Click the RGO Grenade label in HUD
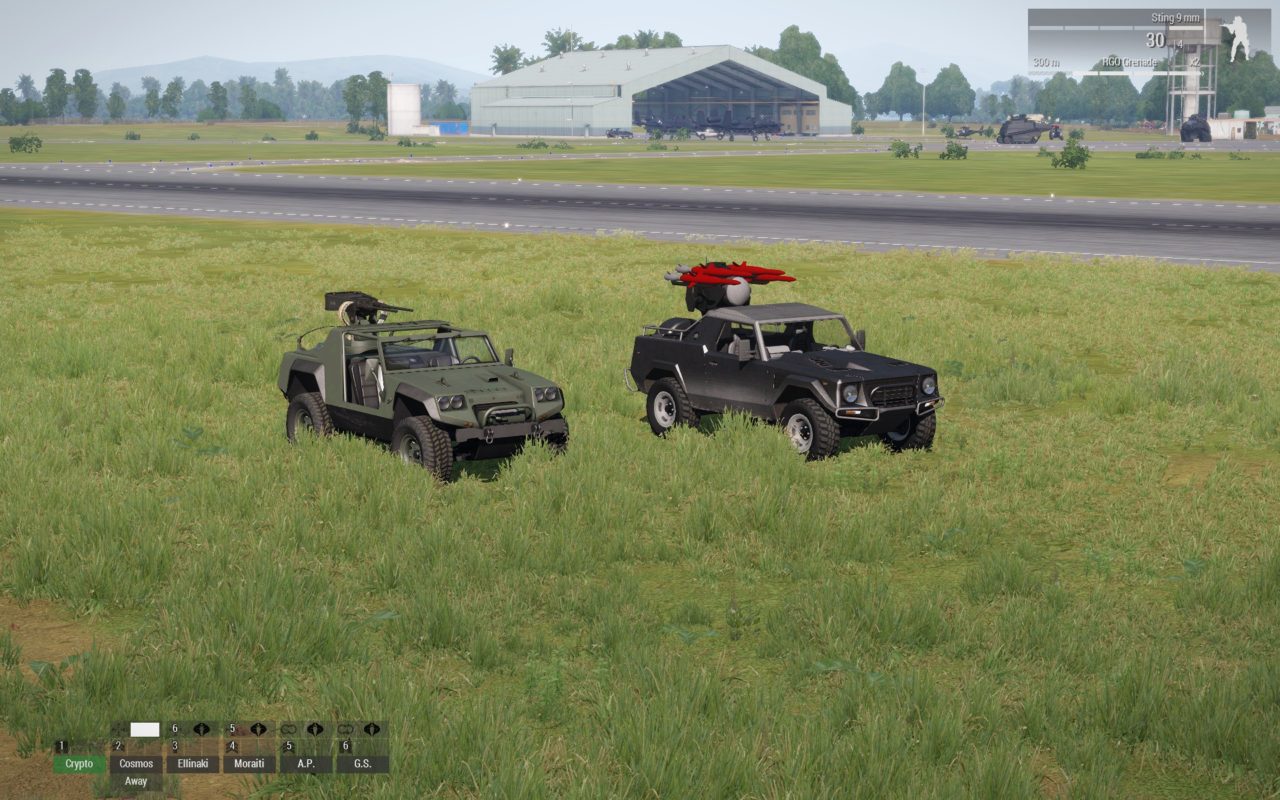The width and height of the screenshot is (1280, 800). tap(1131, 62)
